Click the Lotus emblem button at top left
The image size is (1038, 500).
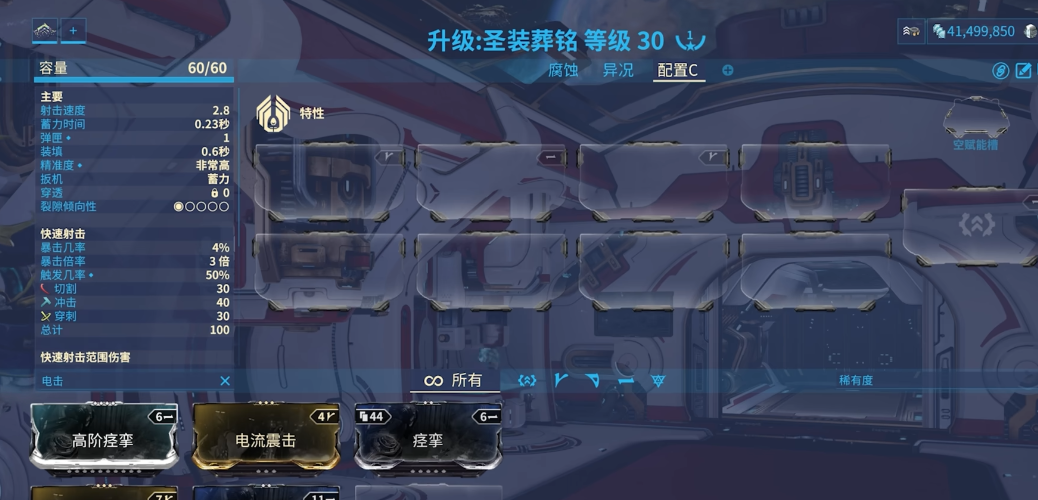click(x=45, y=31)
